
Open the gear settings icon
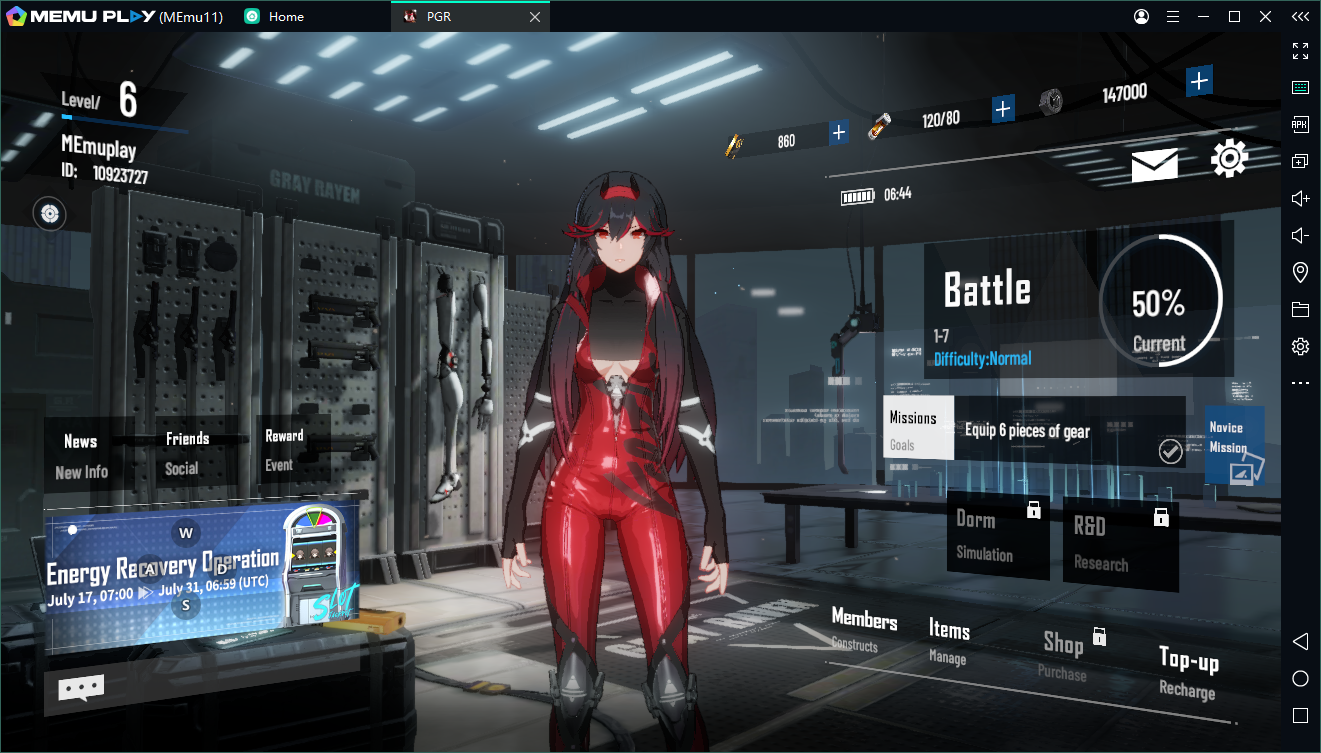pyautogui.click(x=1229, y=159)
